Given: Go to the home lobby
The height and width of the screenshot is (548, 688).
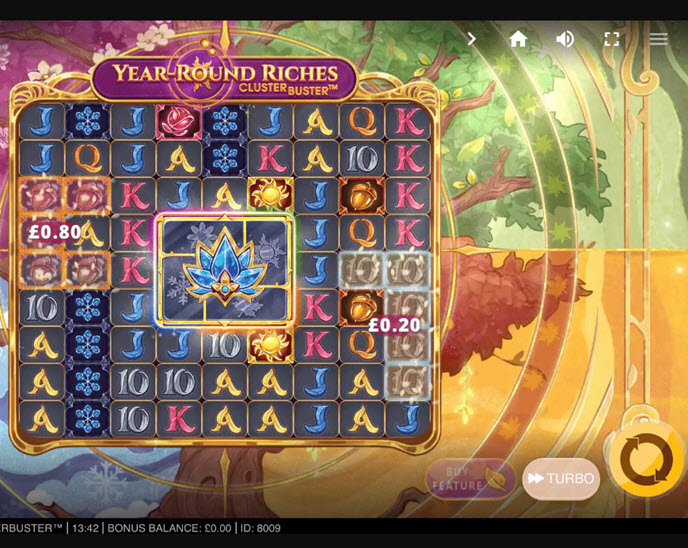Looking at the screenshot, I should click(518, 39).
